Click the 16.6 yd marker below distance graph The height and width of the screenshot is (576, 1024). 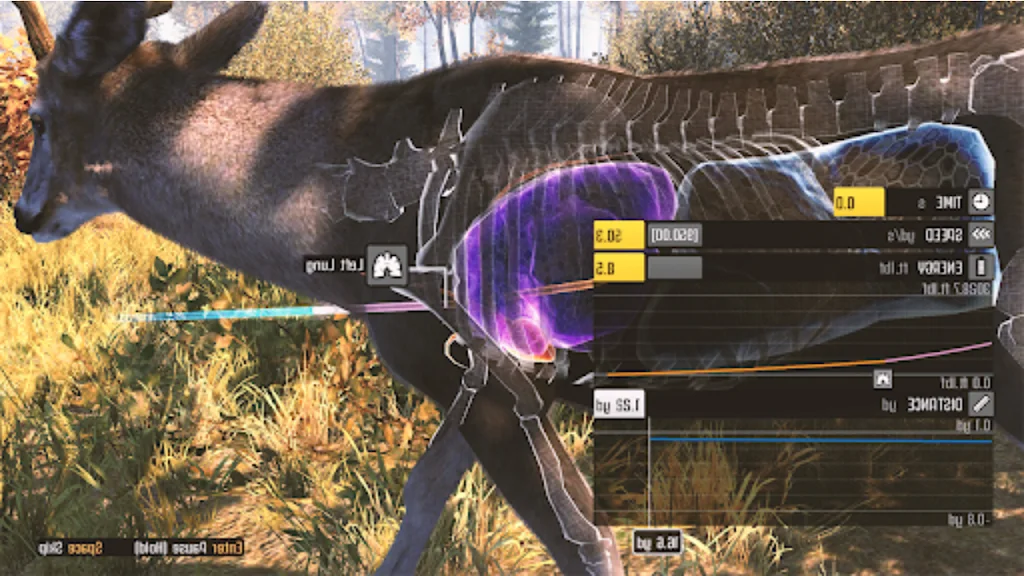coord(657,542)
